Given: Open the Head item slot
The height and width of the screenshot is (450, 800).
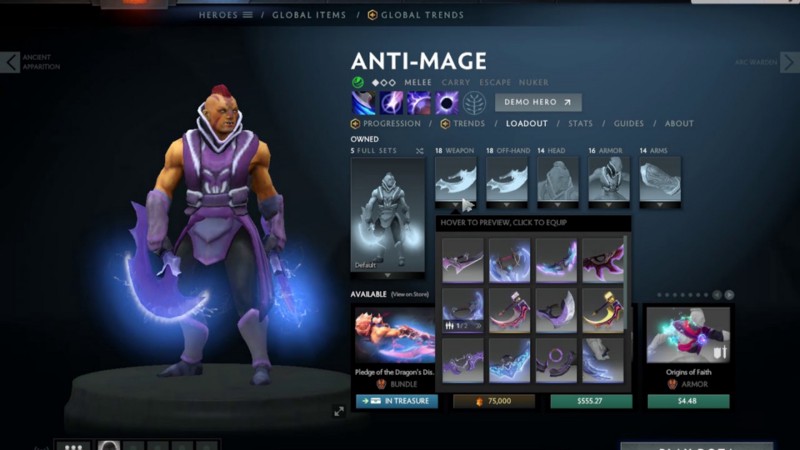Looking at the screenshot, I should [x=558, y=182].
